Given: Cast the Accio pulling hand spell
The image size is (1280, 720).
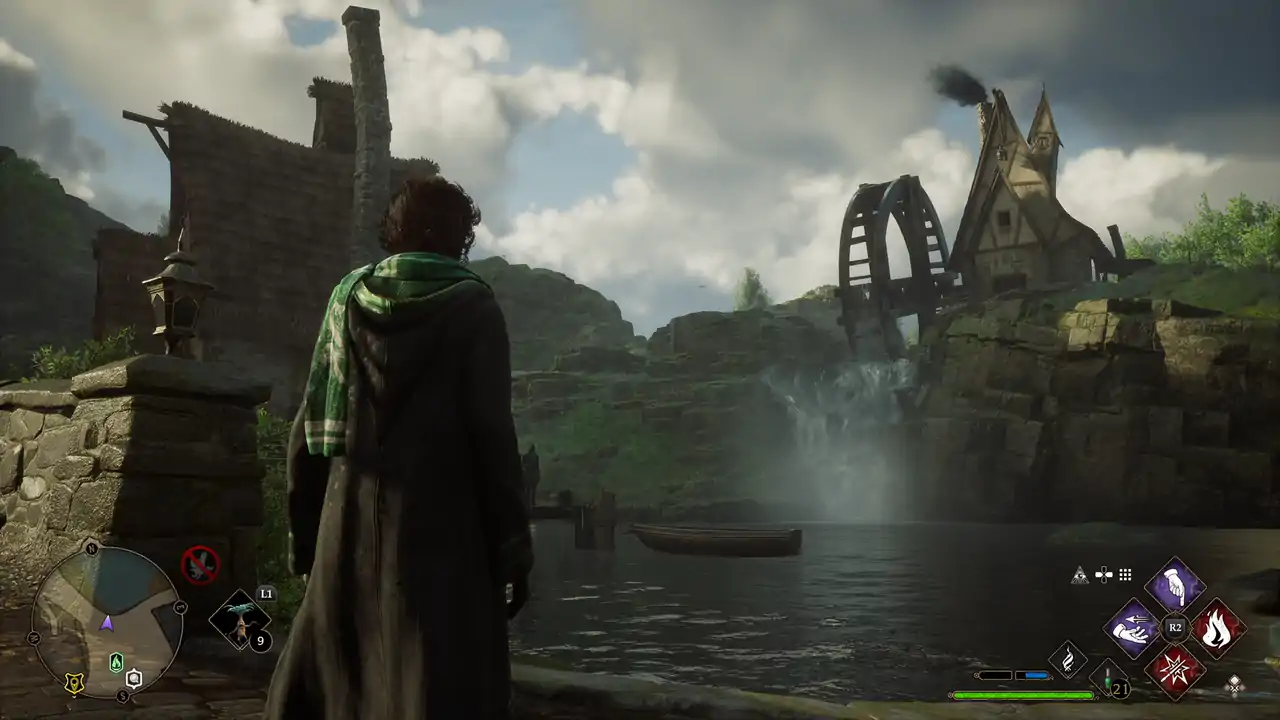Looking at the screenshot, I should pos(1132,629).
